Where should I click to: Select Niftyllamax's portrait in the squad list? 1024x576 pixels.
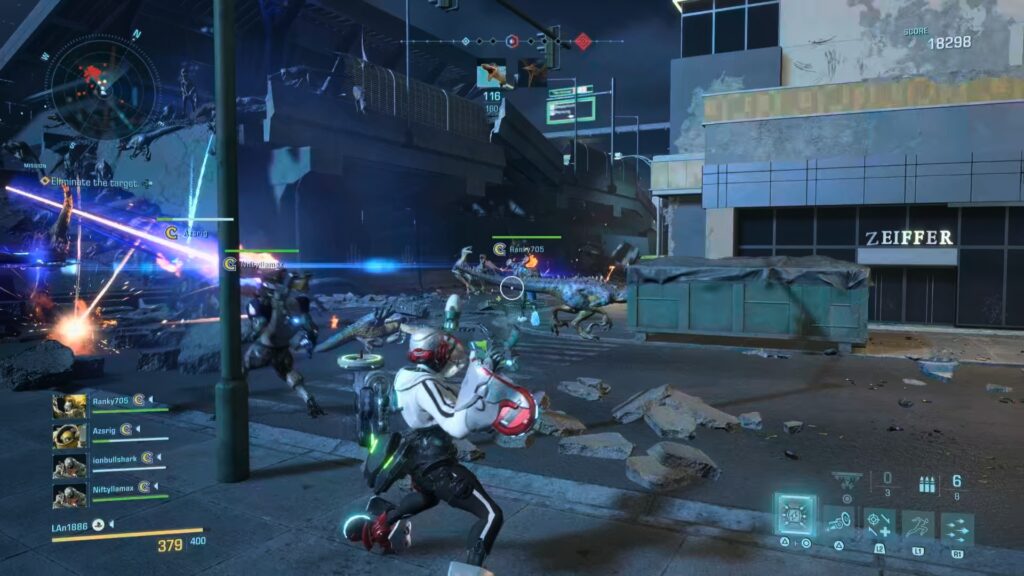(69, 495)
